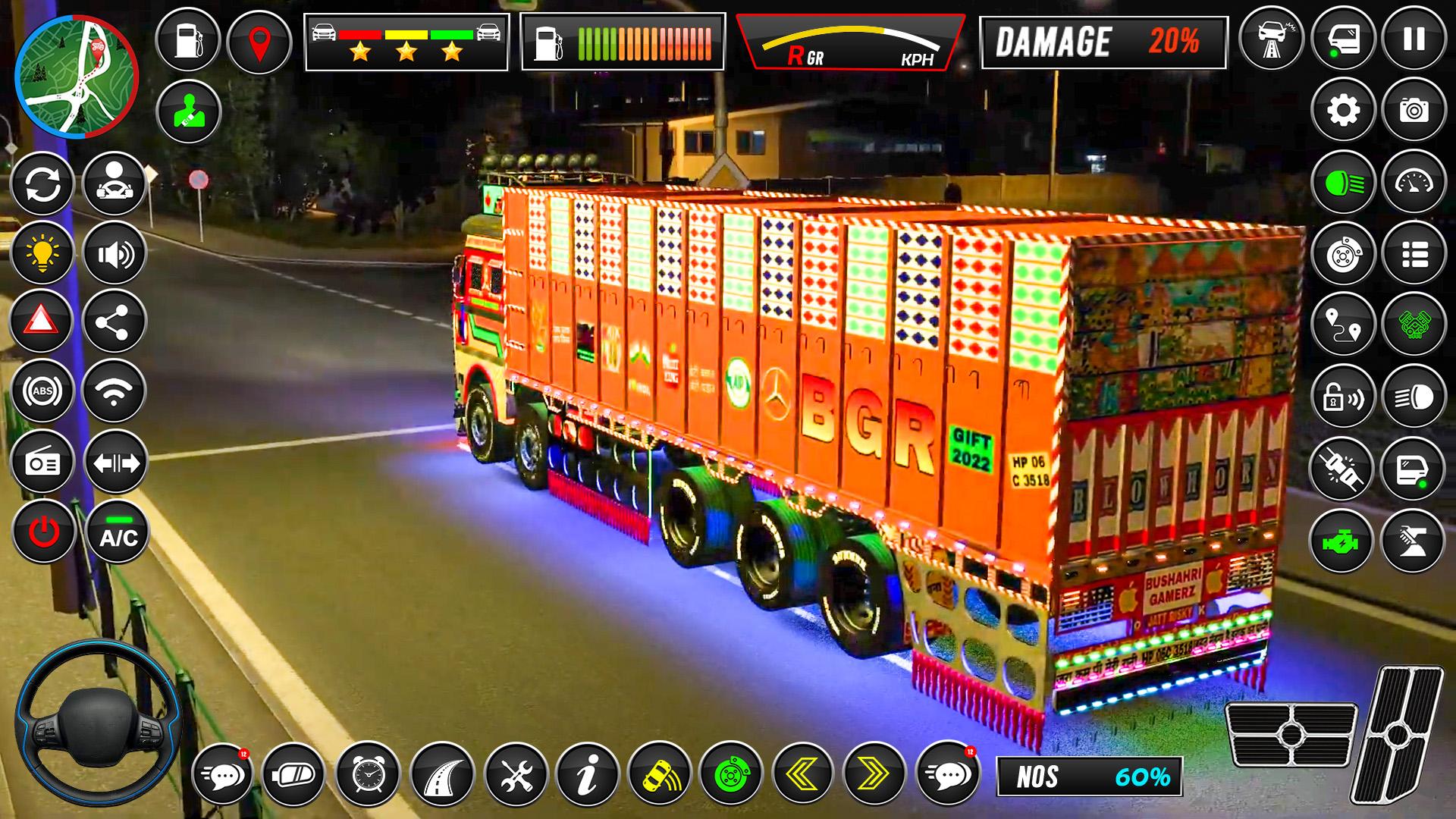This screenshot has height=819, width=1456.
Task: Pause the game
Action: pyautogui.click(x=1414, y=39)
